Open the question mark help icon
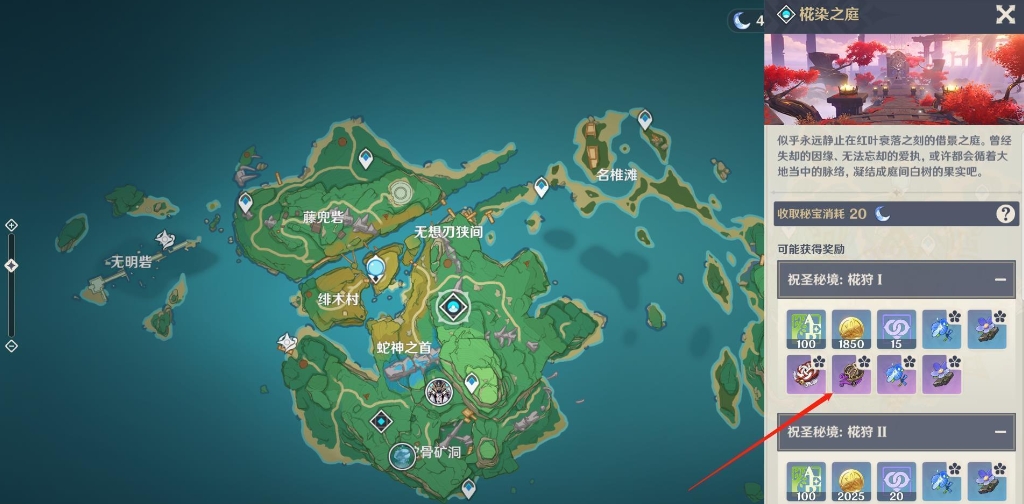Screen dimensions: 1024x504 (1005, 213)
